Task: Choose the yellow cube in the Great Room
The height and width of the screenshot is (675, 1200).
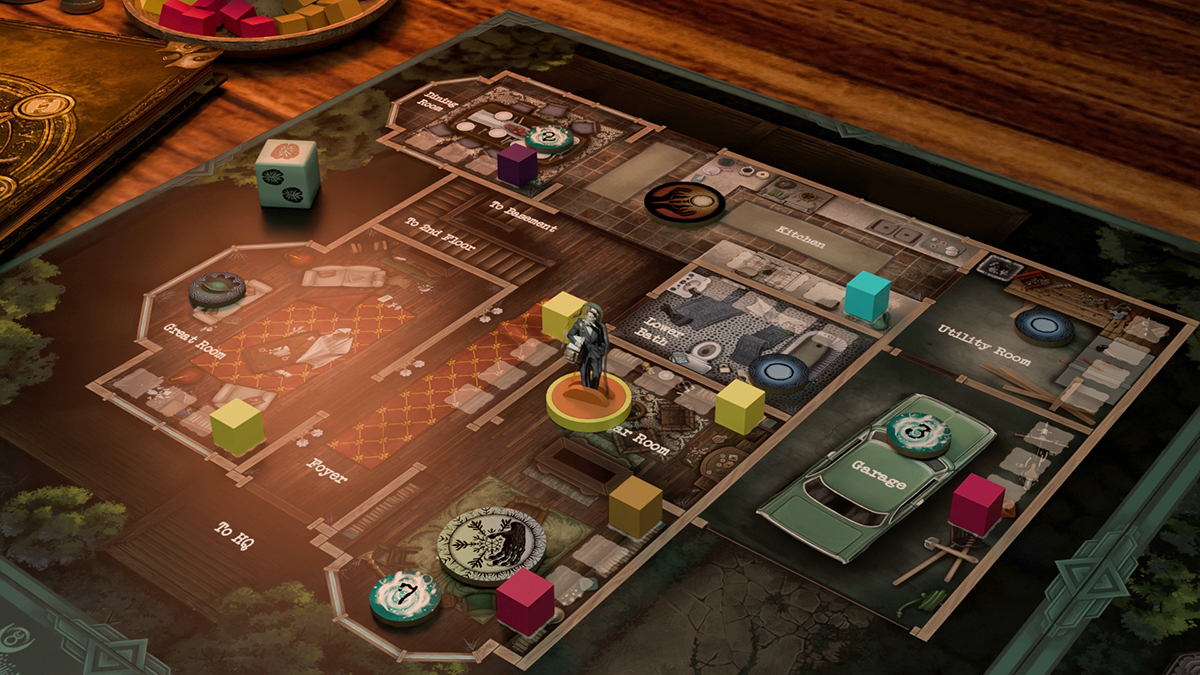Action: pyautogui.click(x=237, y=427)
